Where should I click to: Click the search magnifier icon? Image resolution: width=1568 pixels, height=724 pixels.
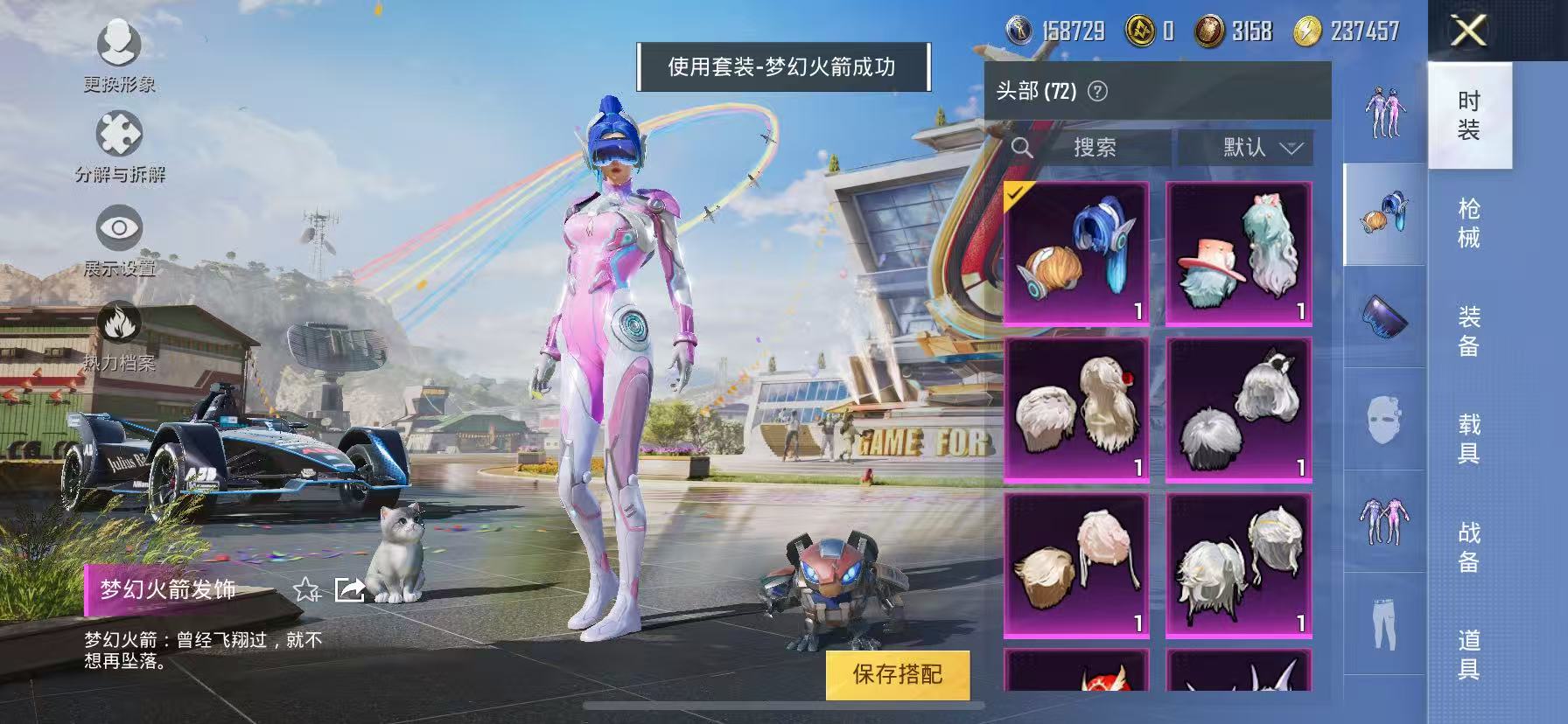point(1022,148)
